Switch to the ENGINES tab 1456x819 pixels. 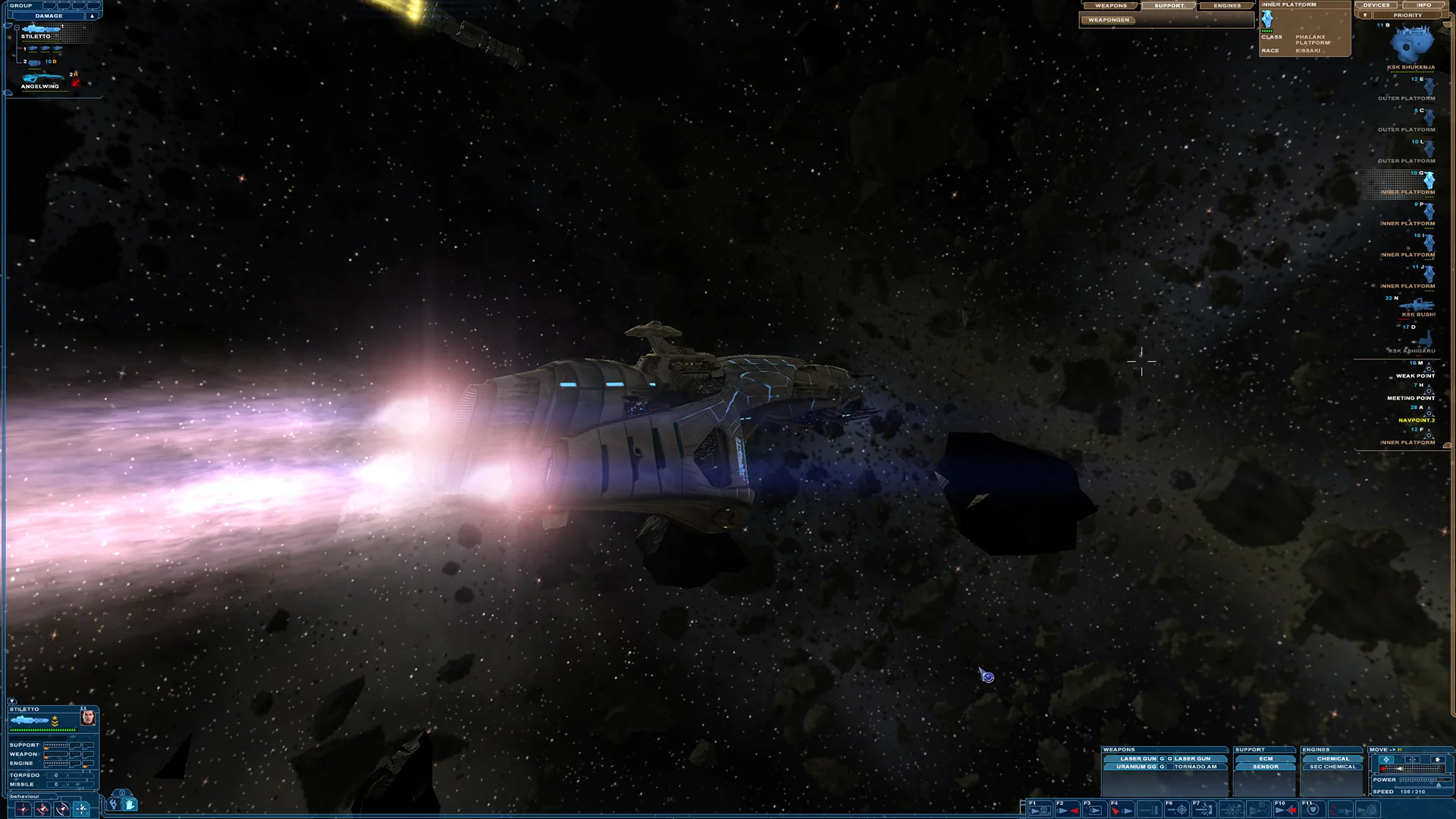[1227, 5]
